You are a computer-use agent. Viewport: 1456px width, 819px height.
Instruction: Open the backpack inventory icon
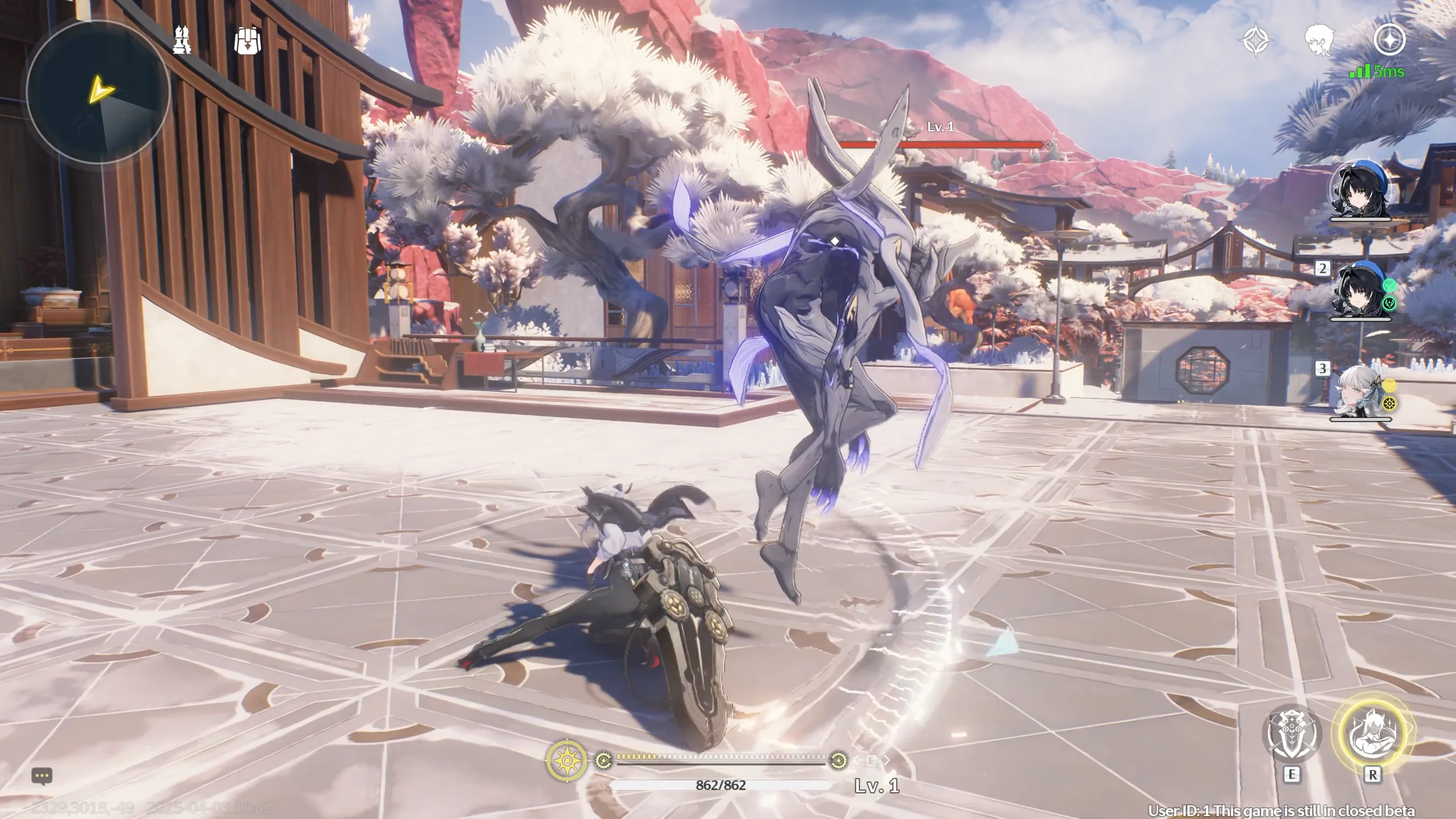click(x=247, y=40)
